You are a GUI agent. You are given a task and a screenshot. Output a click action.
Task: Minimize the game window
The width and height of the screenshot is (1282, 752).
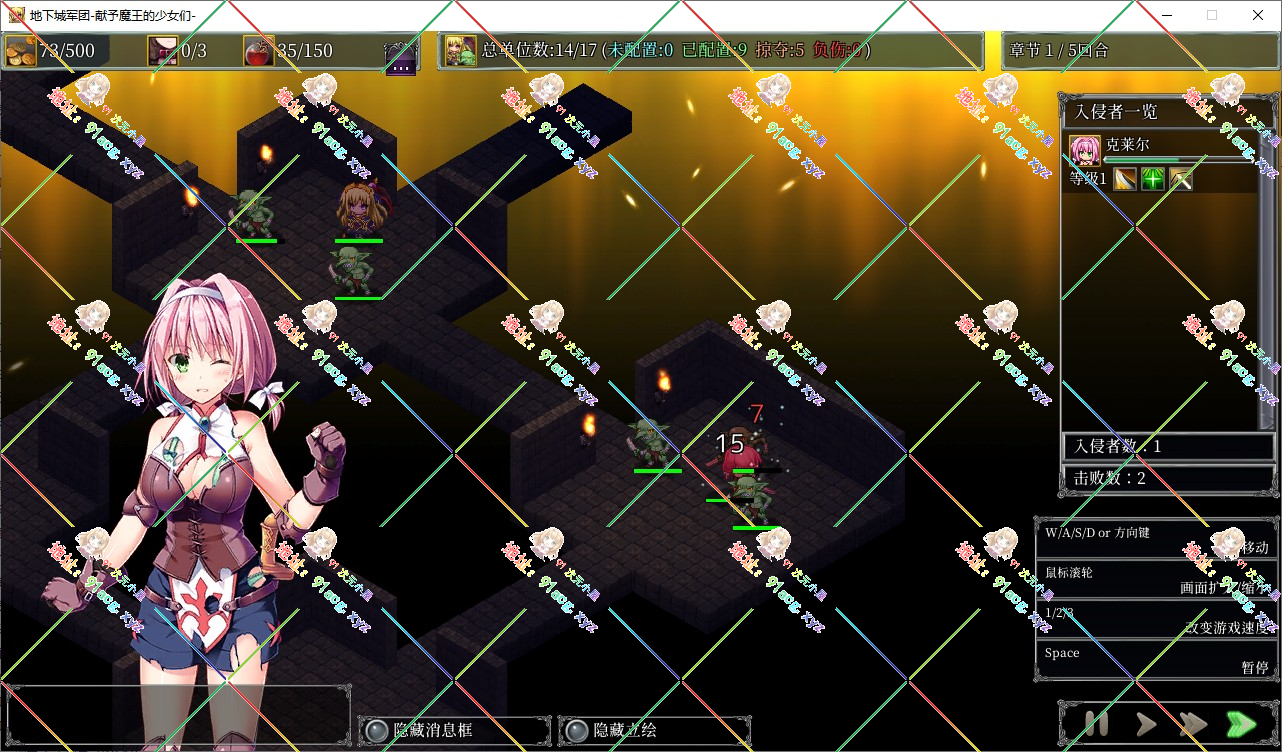[1166, 15]
